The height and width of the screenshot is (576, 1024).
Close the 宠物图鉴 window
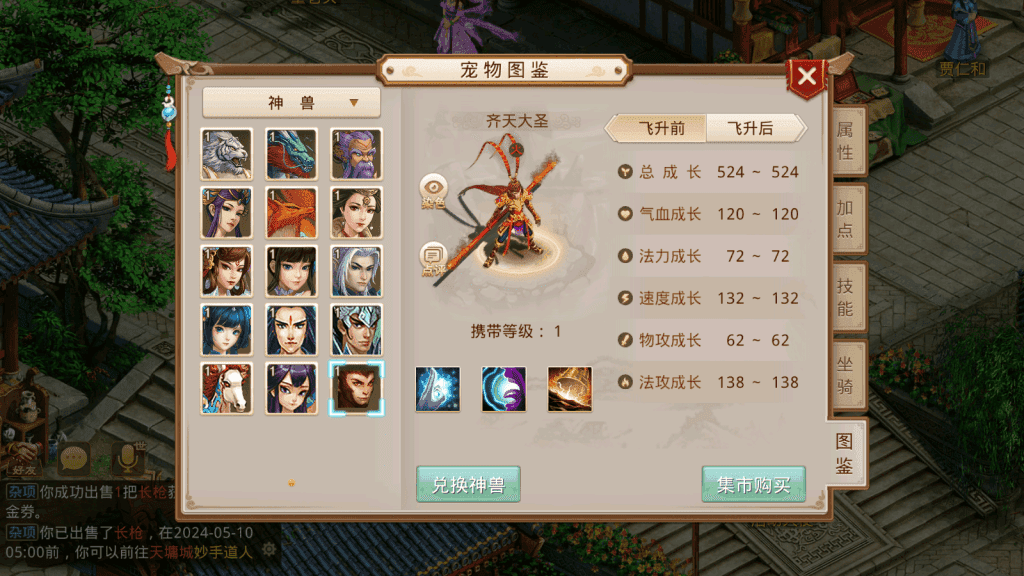pos(807,77)
